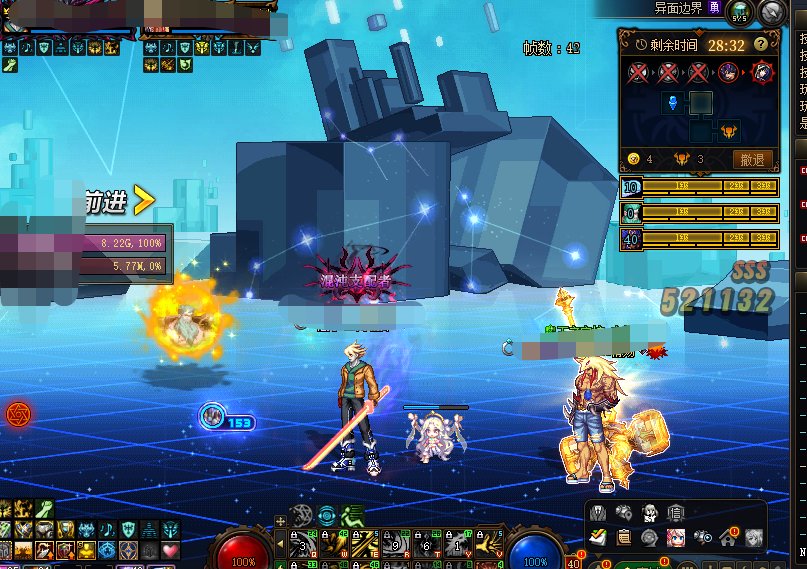Click the camera with location pin icon
Image resolution: width=807 pixels, height=569 pixels.
624,513
